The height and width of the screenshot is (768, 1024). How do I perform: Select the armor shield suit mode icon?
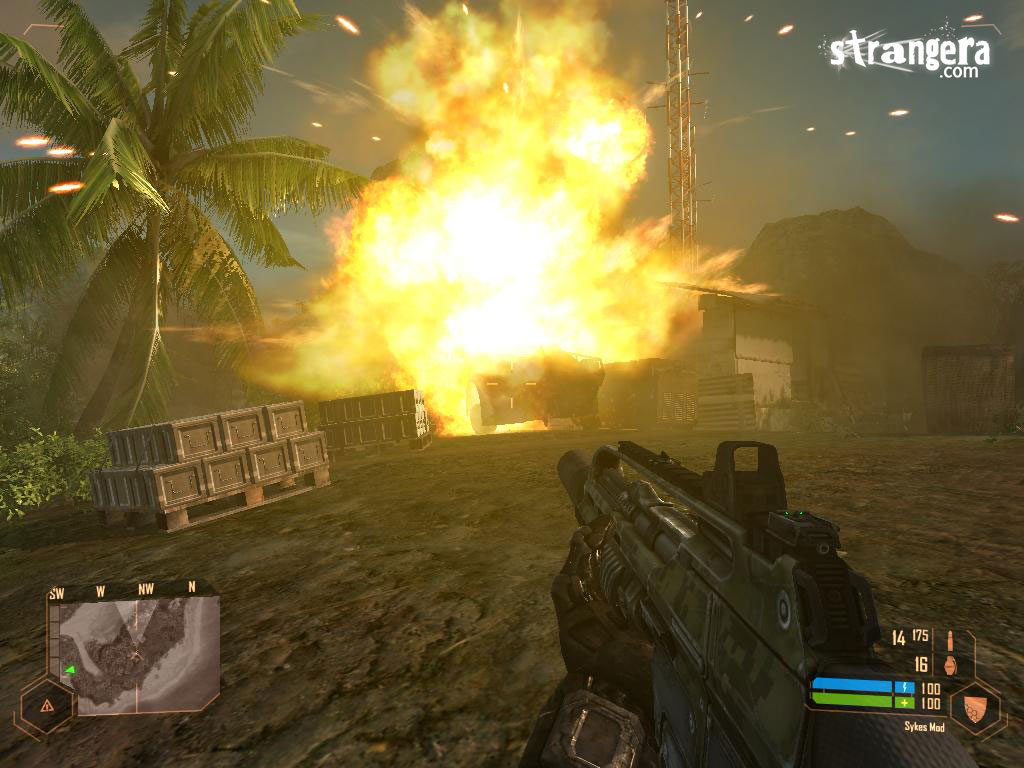[x=975, y=706]
